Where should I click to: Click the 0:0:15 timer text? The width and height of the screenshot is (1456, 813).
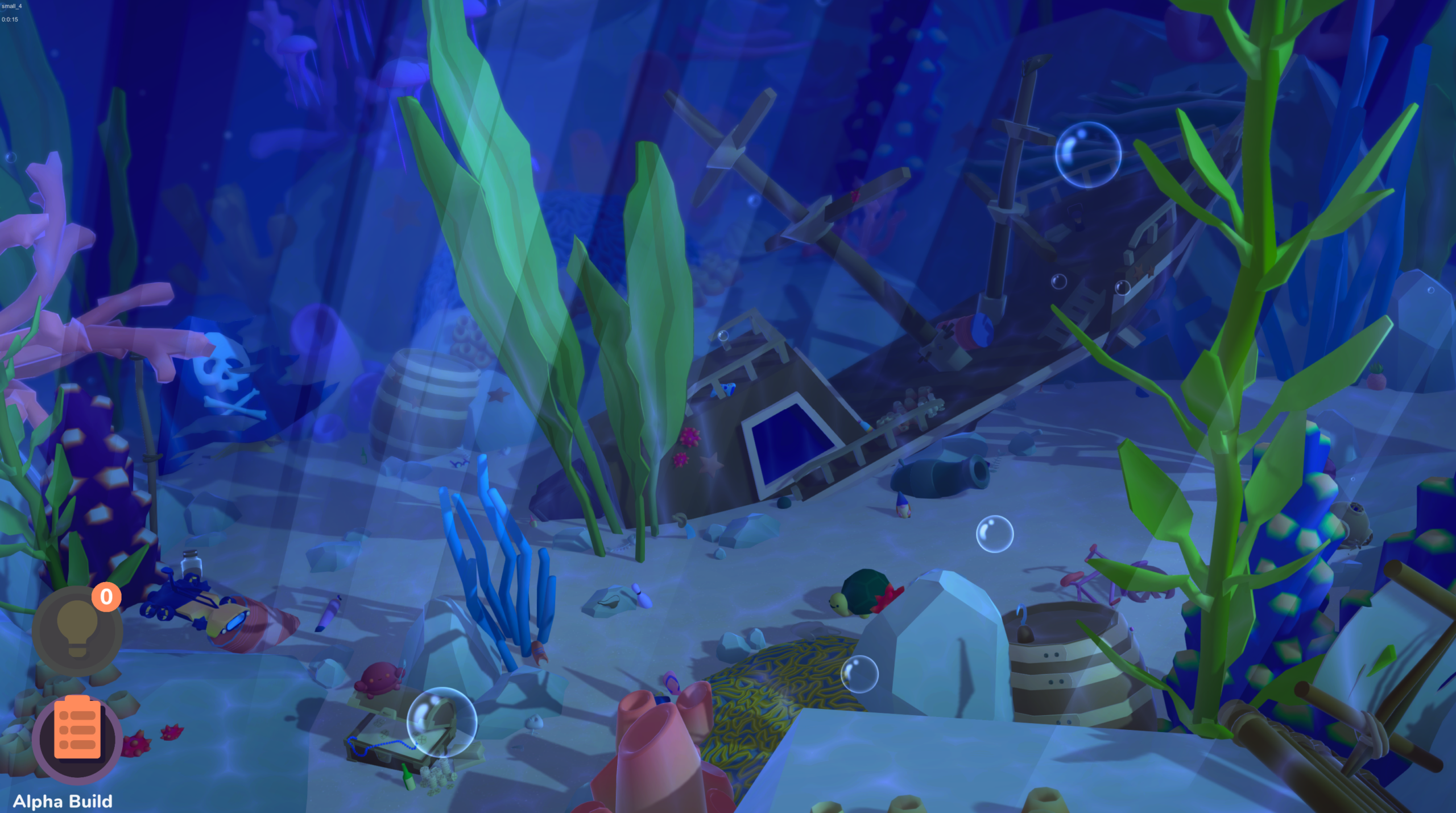coord(10,19)
